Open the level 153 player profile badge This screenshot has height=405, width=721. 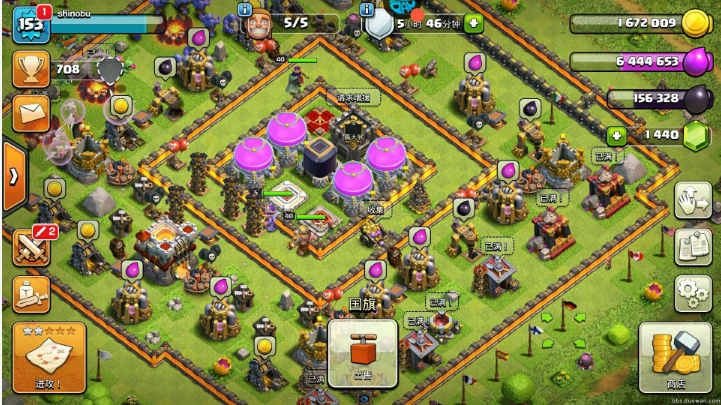(30, 24)
